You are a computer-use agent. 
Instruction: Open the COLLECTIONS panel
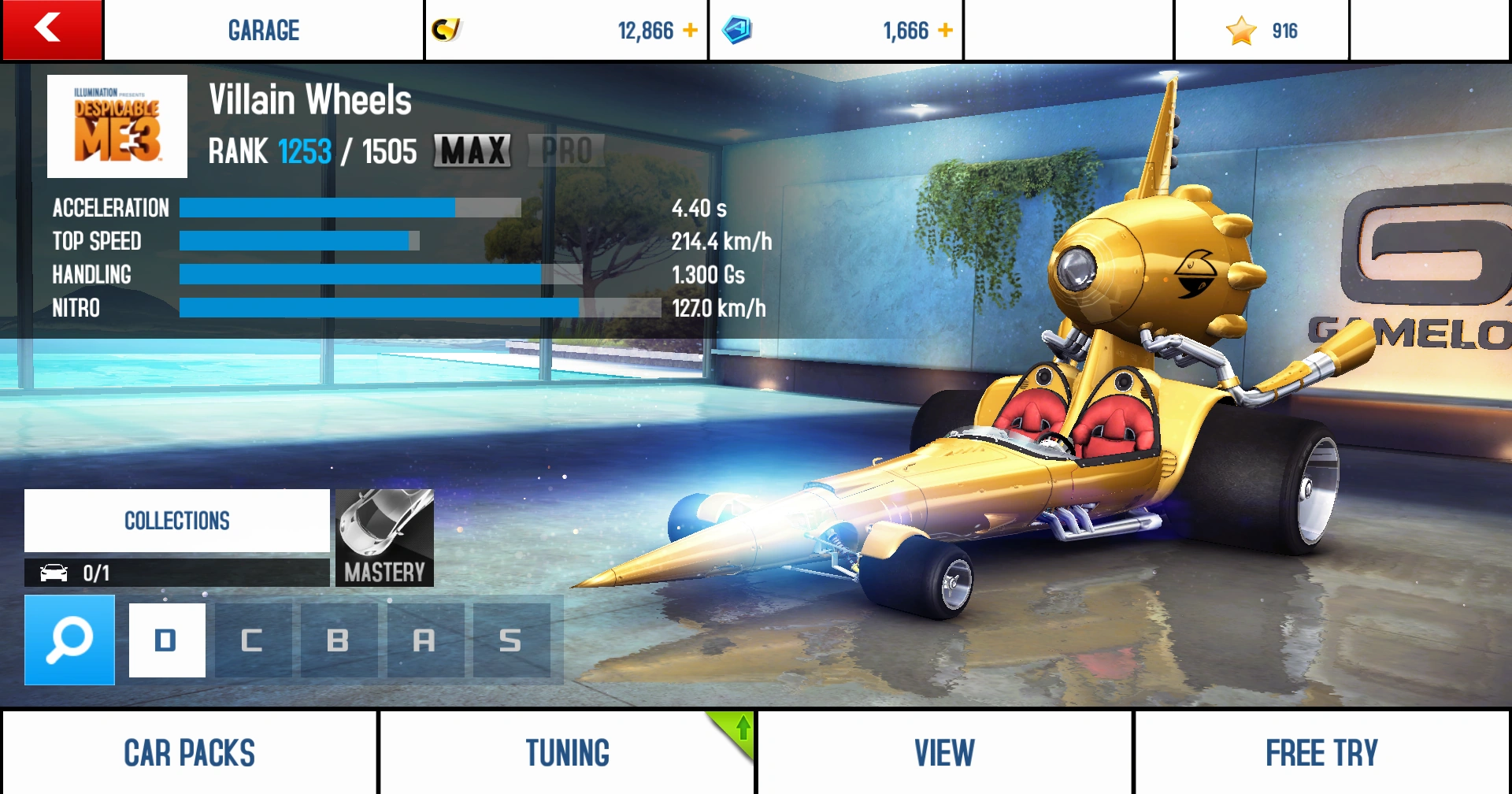point(176,520)
